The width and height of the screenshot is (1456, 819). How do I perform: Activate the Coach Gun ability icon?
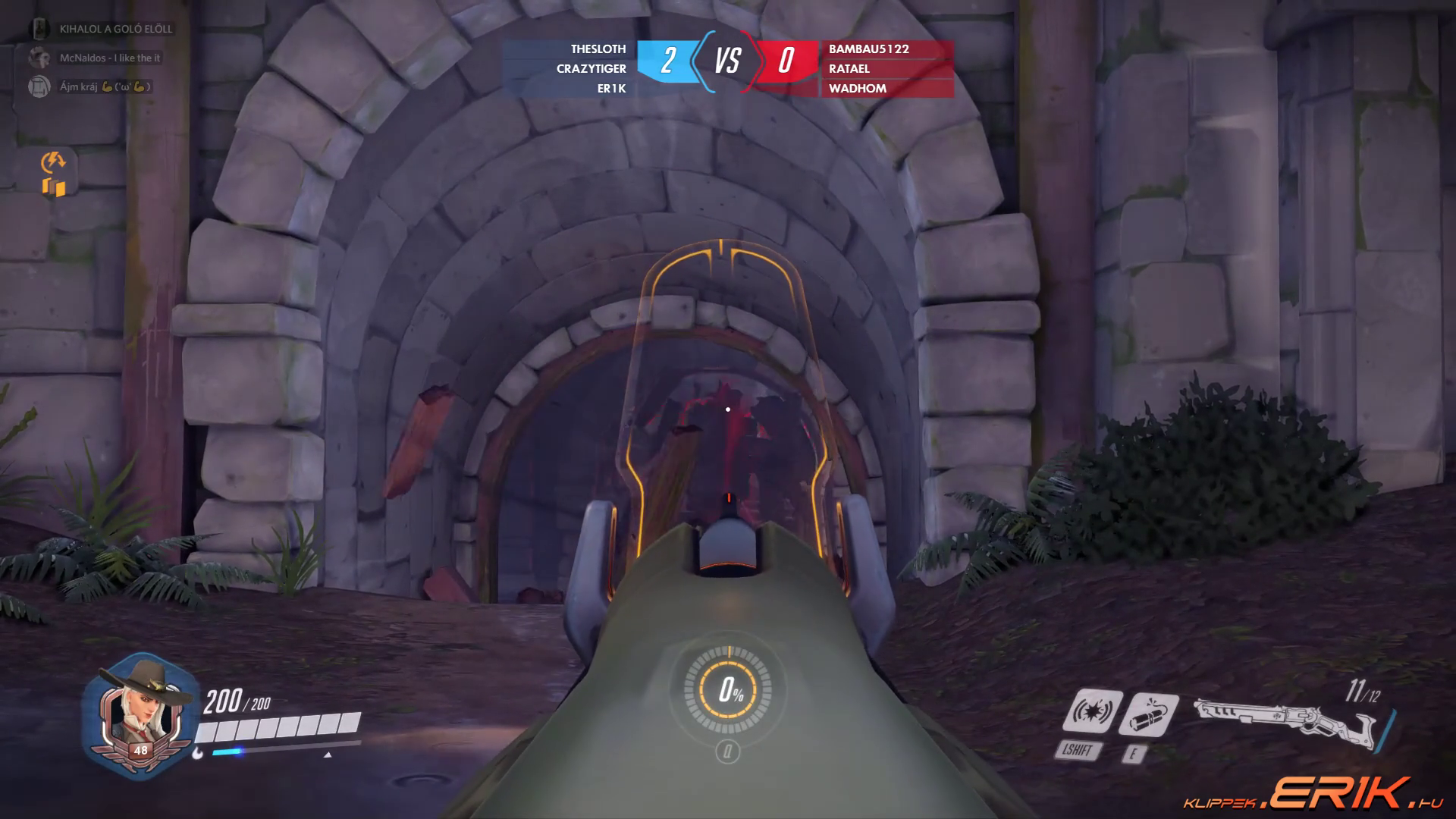pos(1092,711)
